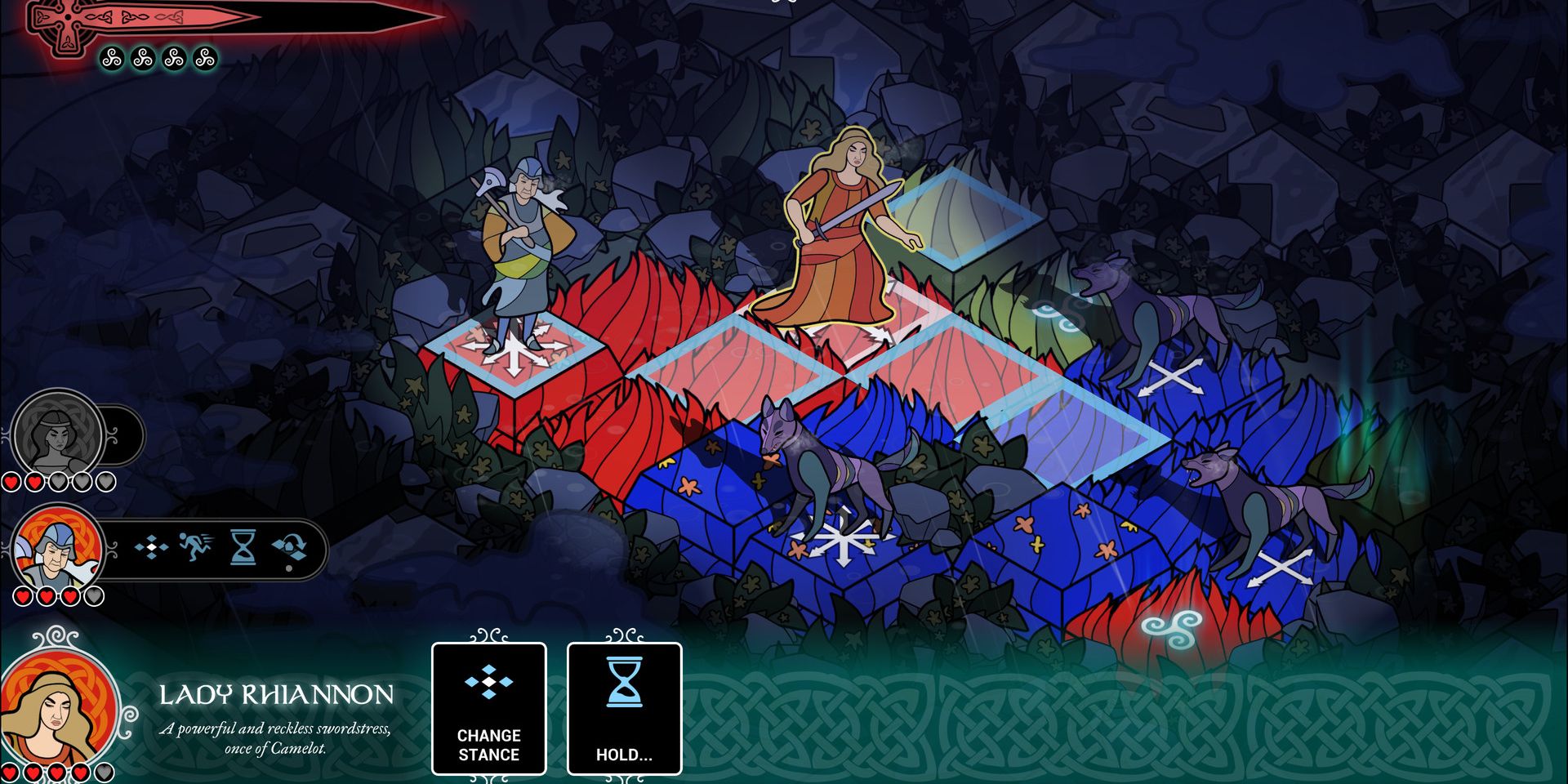Click the knight's hourglass hold icon
The image size is (1568, 784).
(243, 547)
